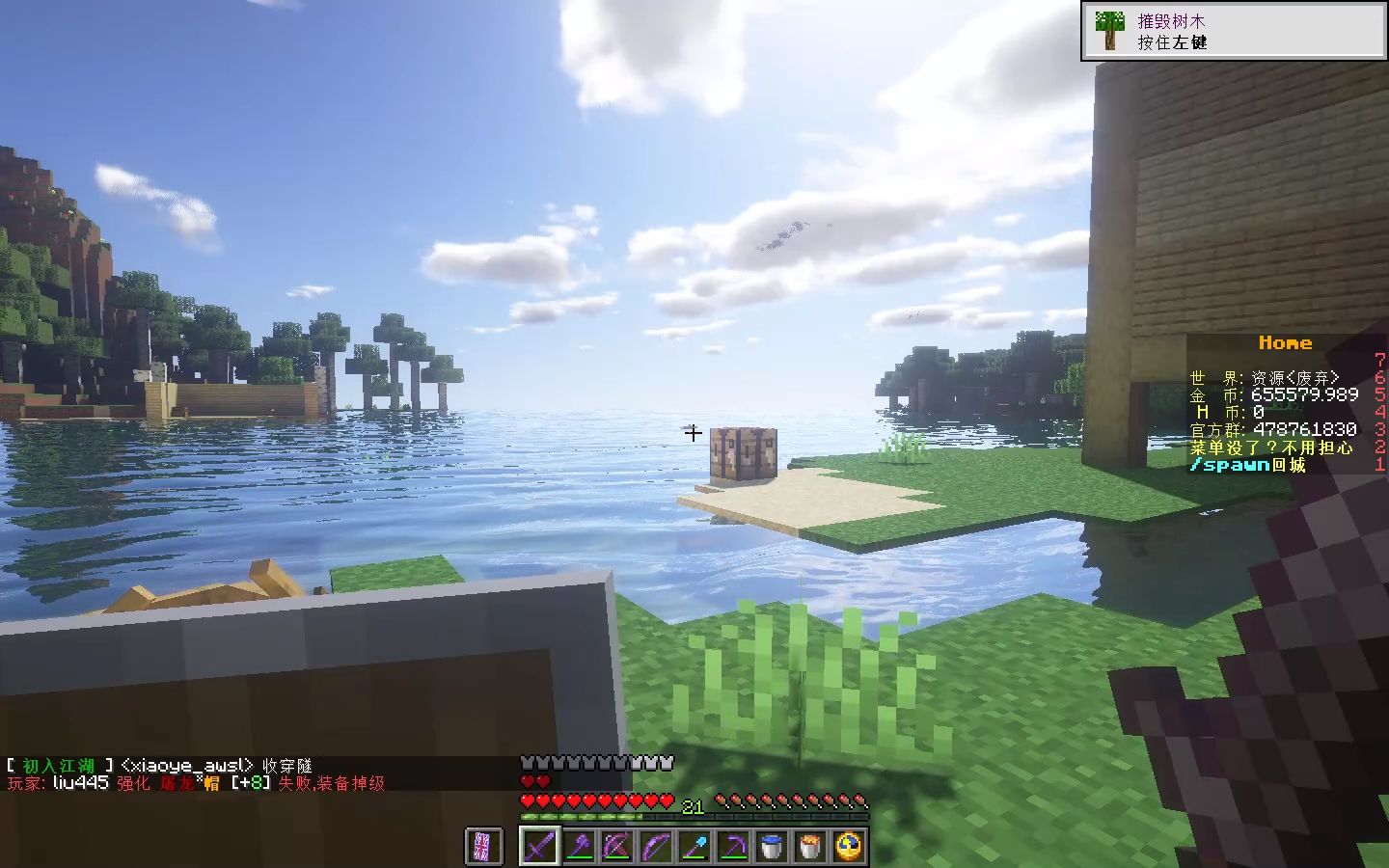Click the shield in the offhand slot

485,846
